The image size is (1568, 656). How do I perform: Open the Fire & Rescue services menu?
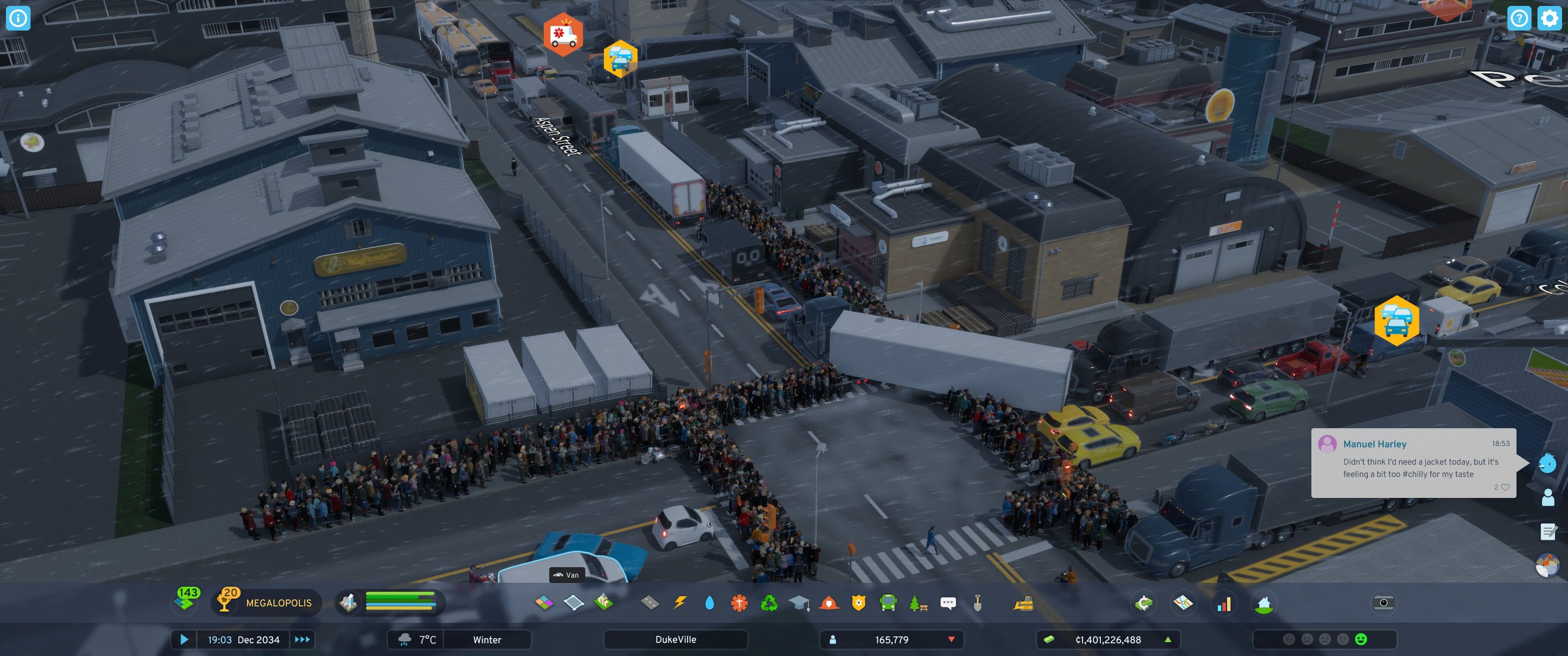[829, 603]
